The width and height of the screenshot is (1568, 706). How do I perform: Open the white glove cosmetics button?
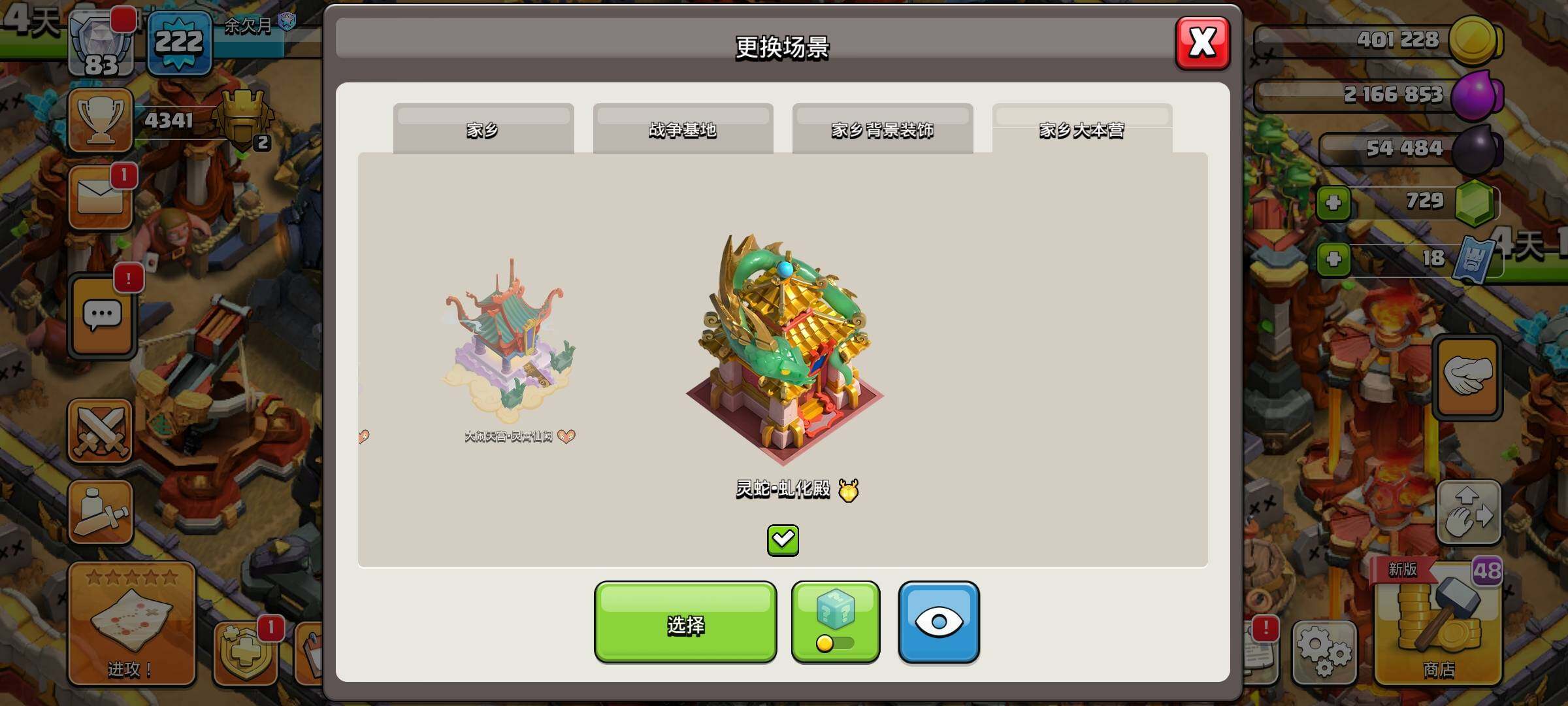(1467, 377)
